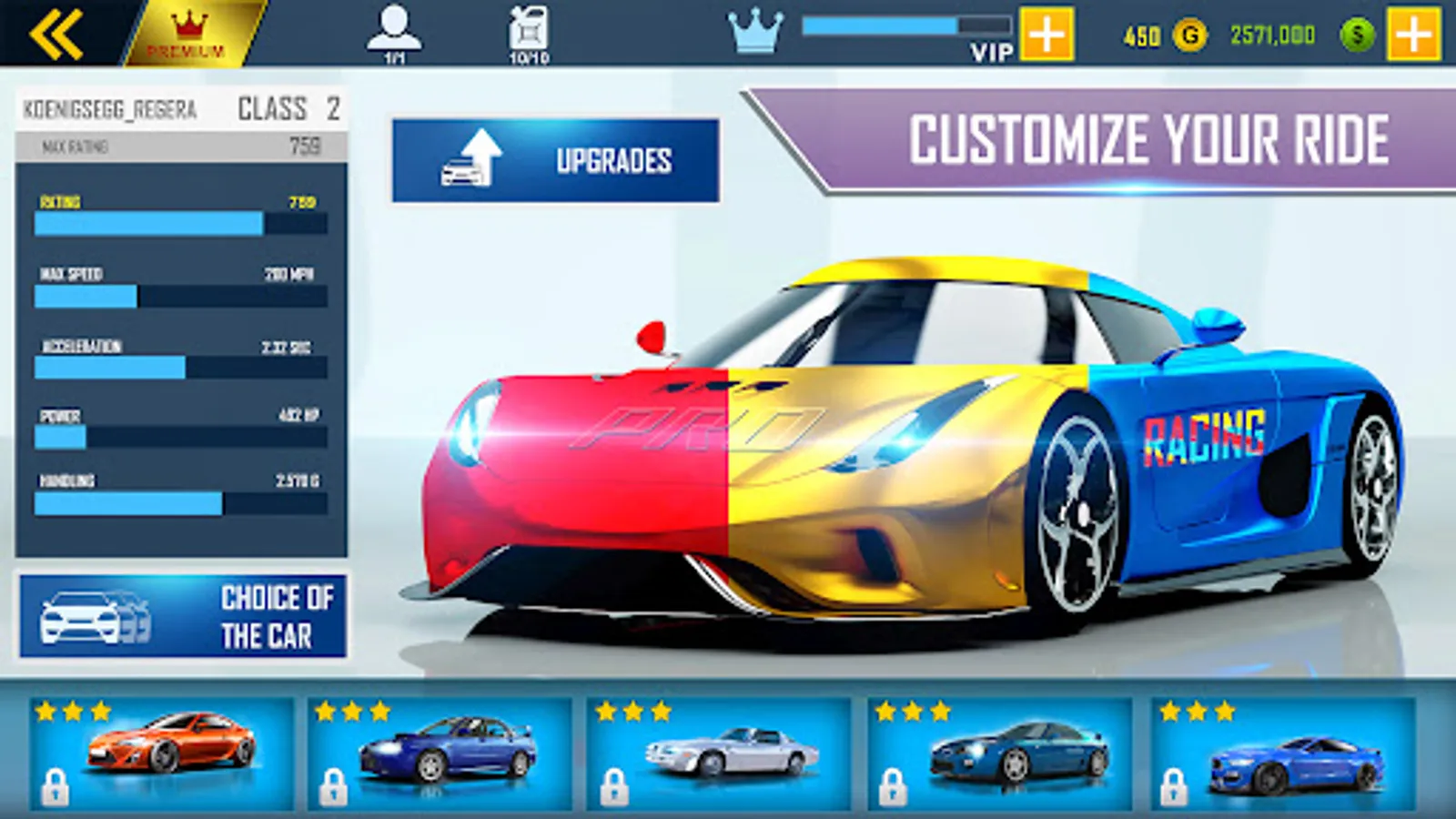The height and width of the screenshot is (819, 1456).
Task: Tap the gold G coin icon
Action: (1189, 35)
